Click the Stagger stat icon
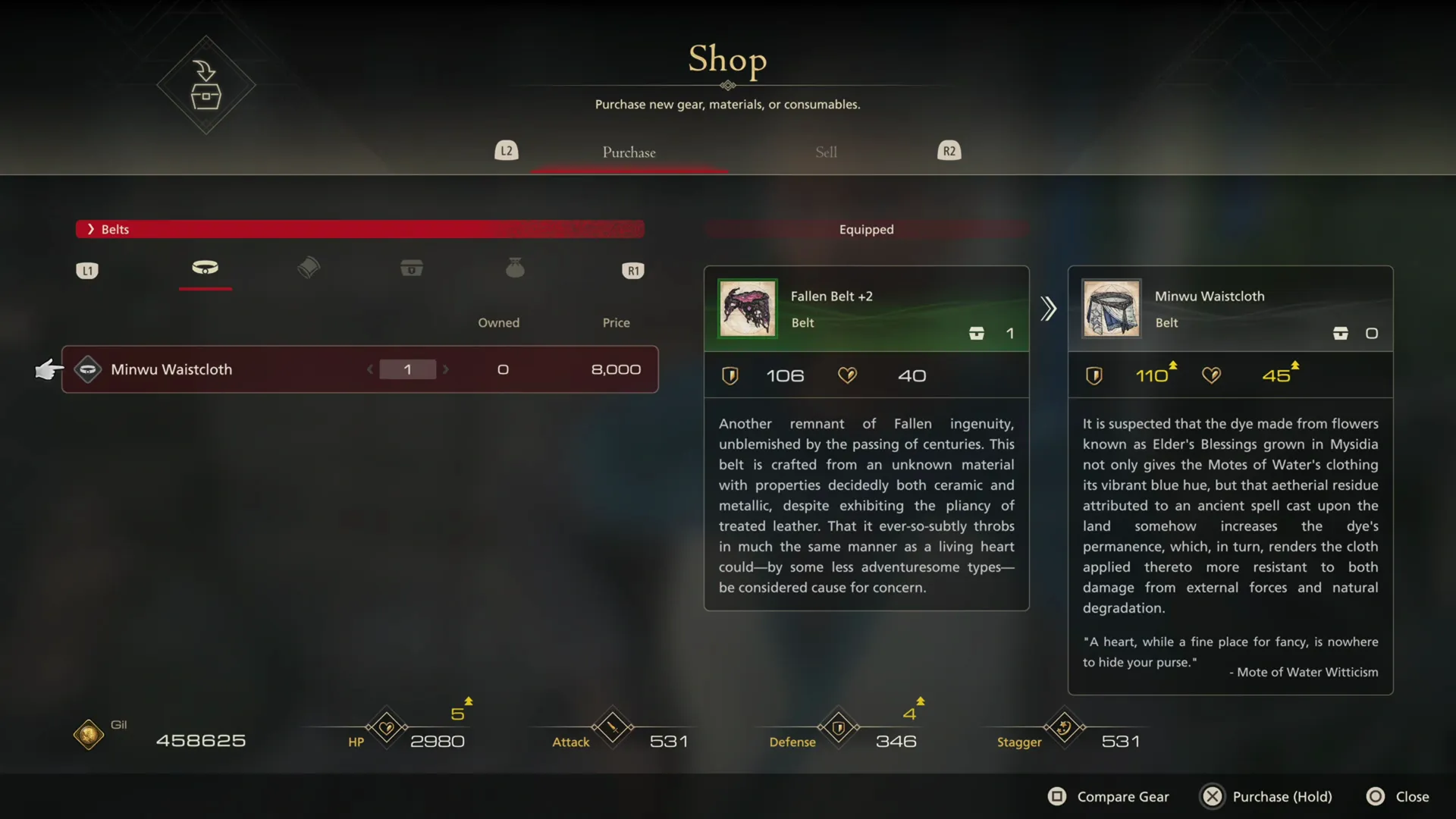Image resolution: width=1456 pixels, height=819 pixels. click(1063, 726)
